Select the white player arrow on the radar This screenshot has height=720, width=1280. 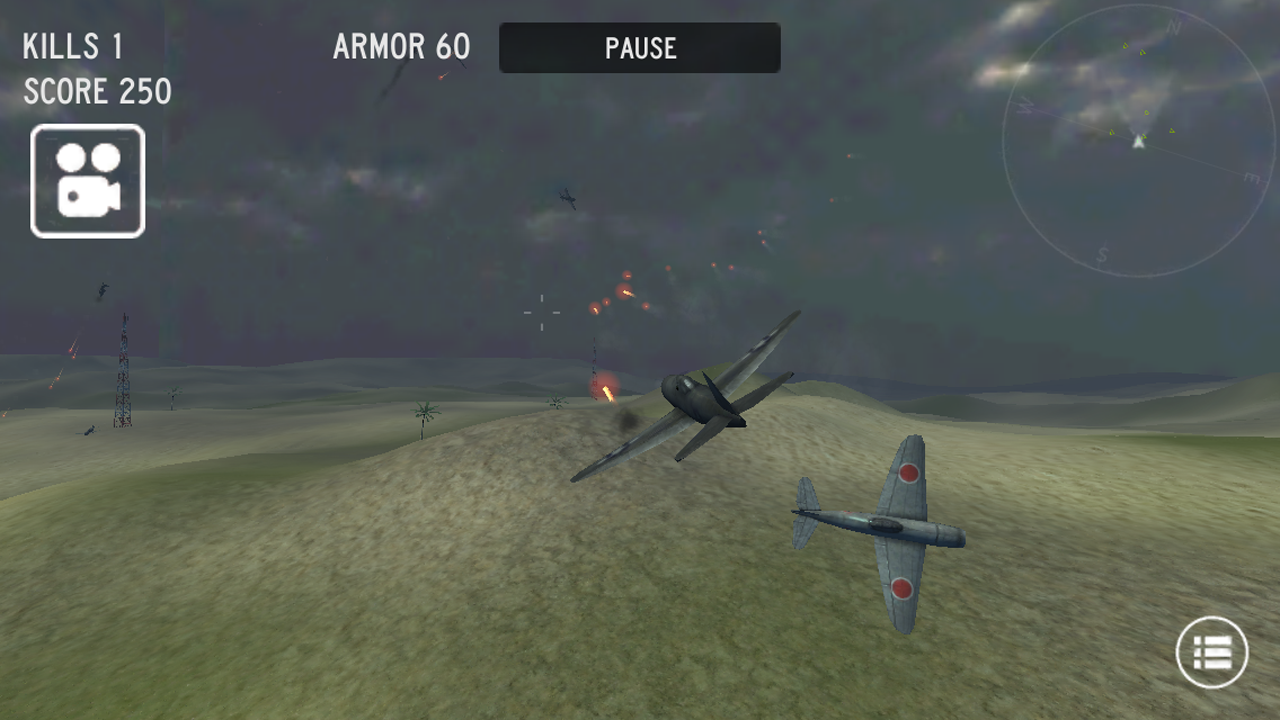click(x=1139, y=143)
